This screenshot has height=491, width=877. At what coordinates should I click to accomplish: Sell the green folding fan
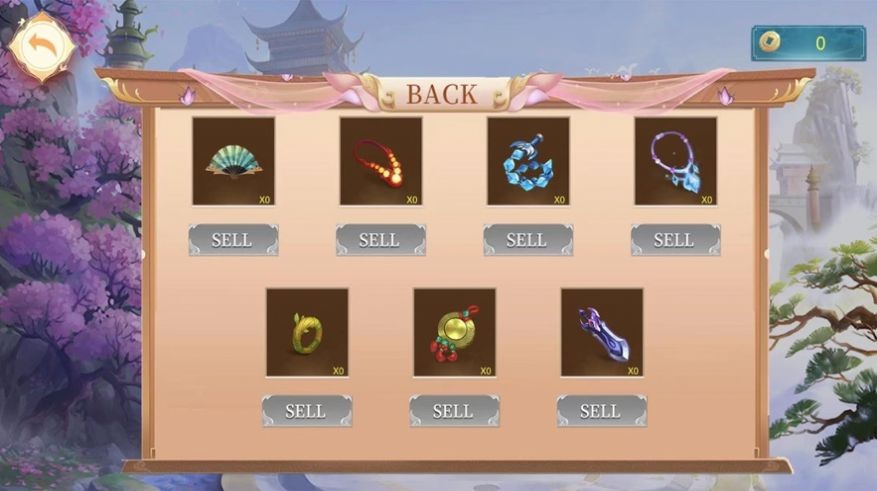click(233, 240)
